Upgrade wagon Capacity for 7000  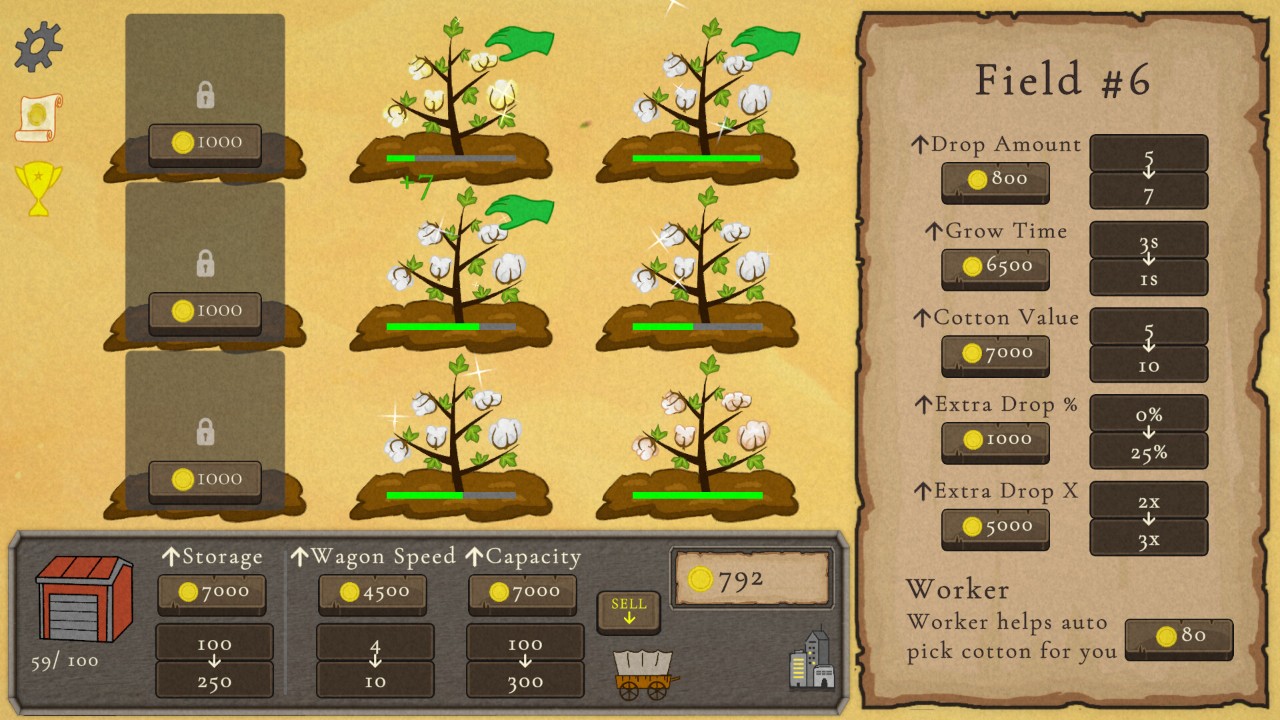[522, 593]
